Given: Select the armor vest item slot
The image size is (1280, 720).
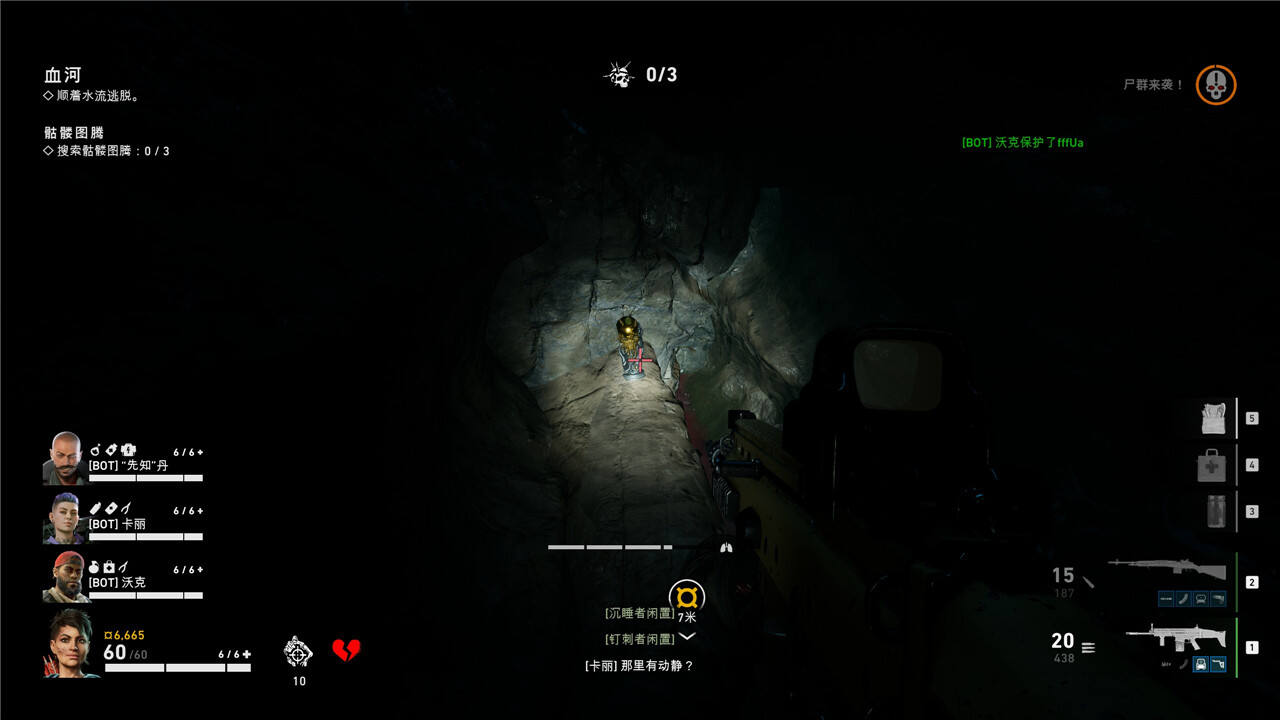Looking at the screenshot, I should (1213, 418).
